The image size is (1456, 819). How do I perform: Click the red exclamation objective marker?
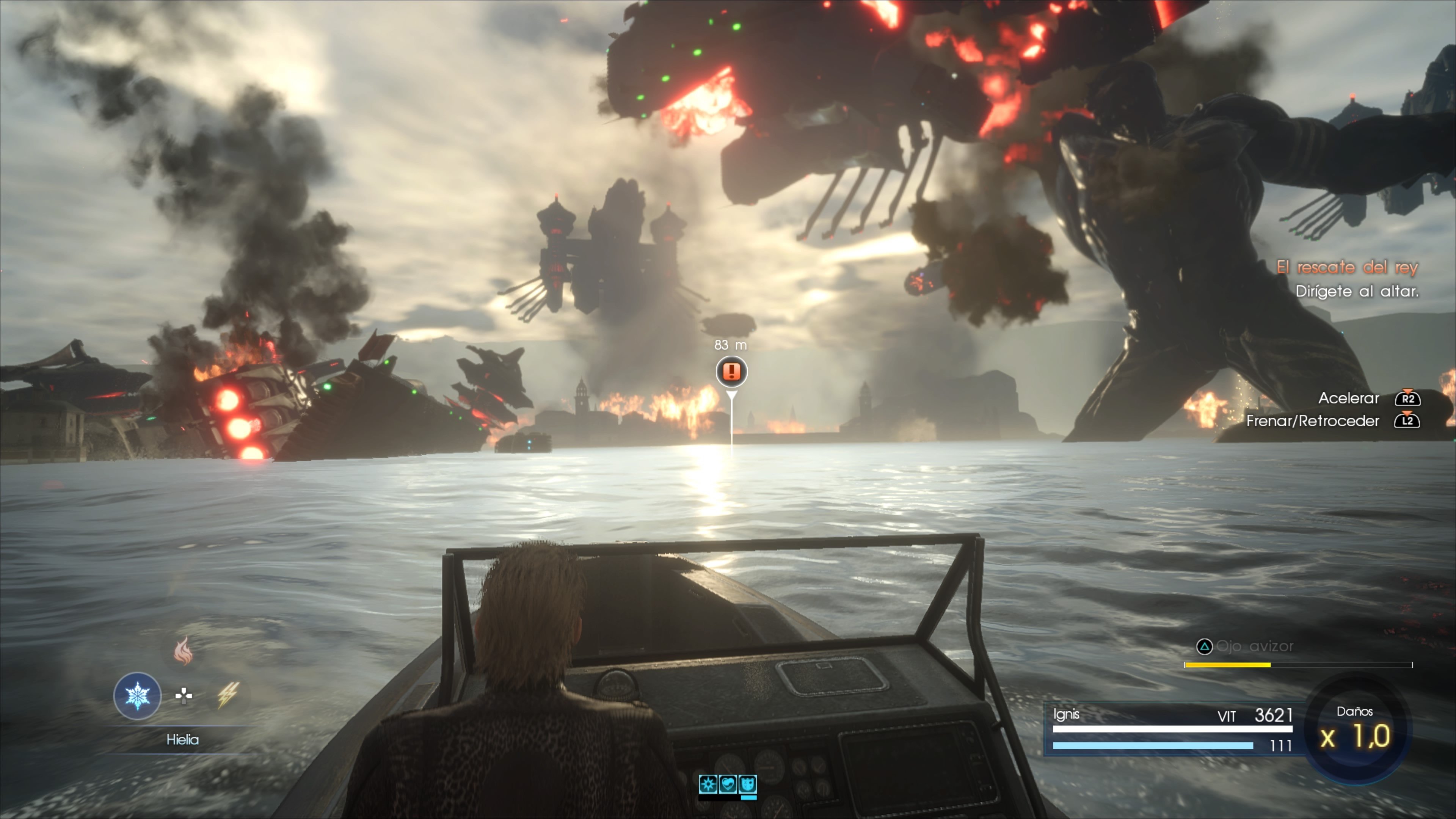pyautogui.click(x=731, y=371)
